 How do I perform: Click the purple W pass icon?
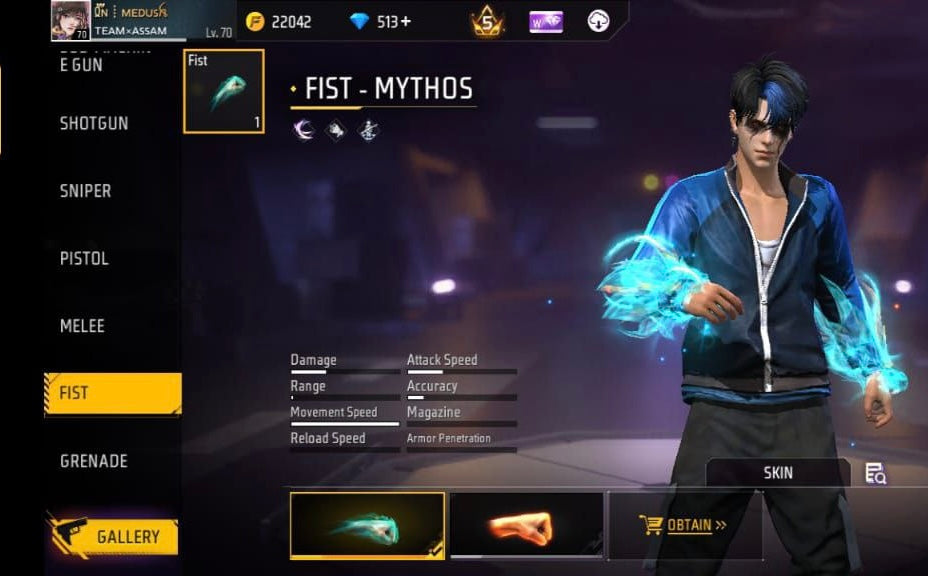546,21
